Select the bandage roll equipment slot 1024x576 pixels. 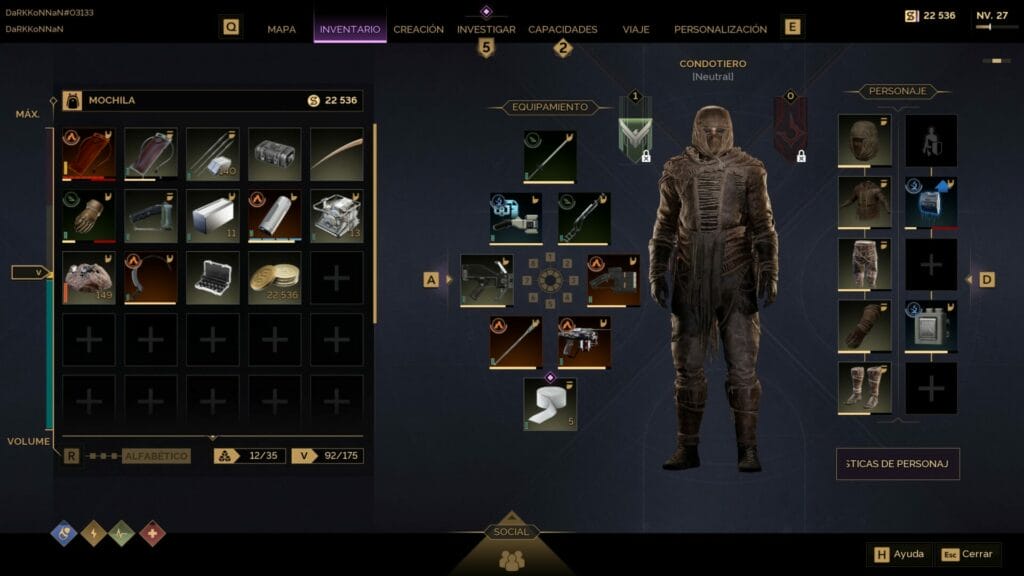(x=550, y=404)
